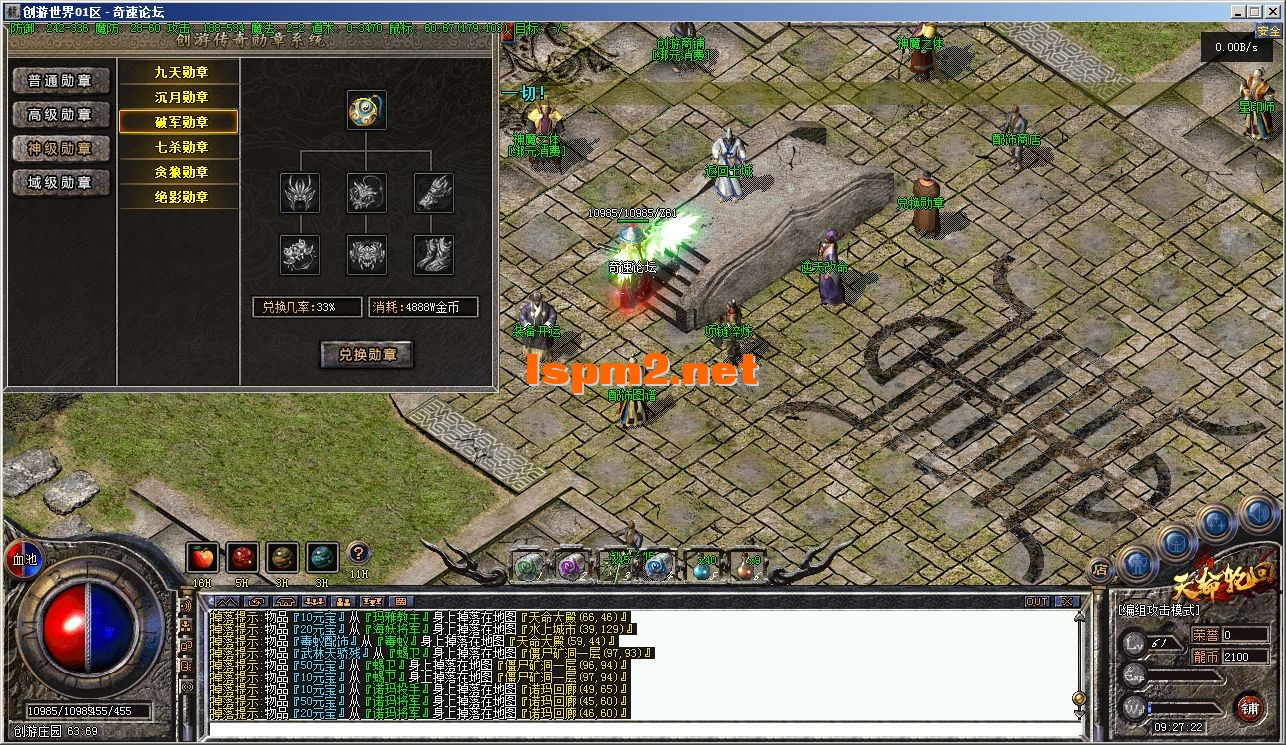The image size is (1286, 745).
Task: Switch to the 普通勋章 tab
Action: point(60,80)
